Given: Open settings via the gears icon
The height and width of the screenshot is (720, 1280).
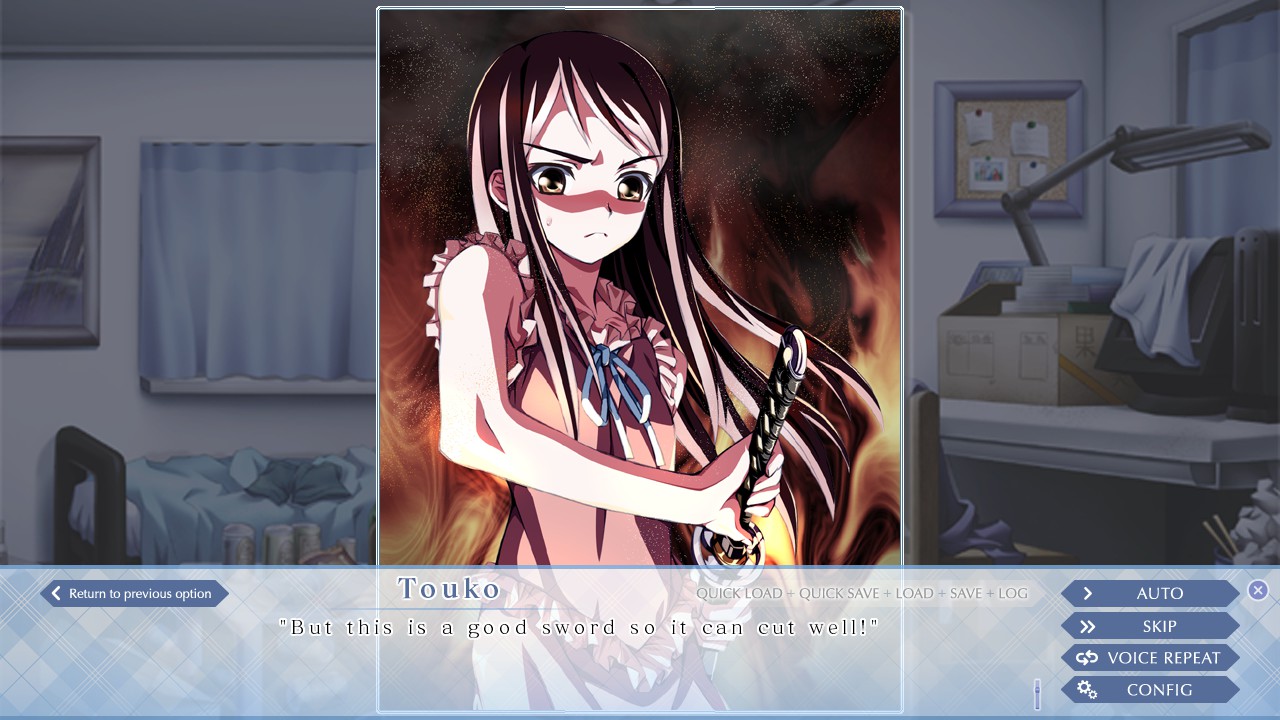Looking at the screenshot, I should coord(1087,689).
